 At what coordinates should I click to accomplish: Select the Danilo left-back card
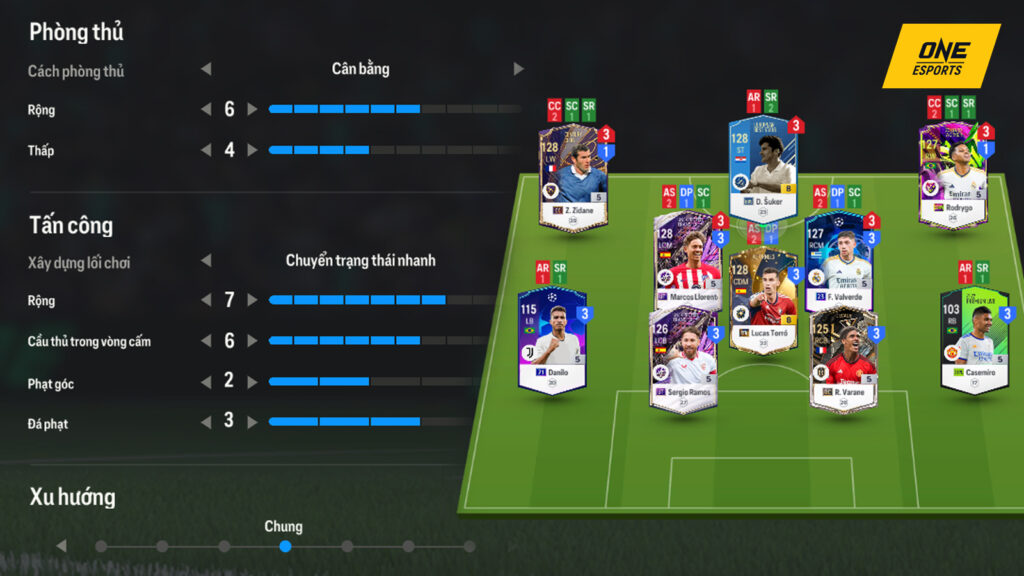(552, 341)
